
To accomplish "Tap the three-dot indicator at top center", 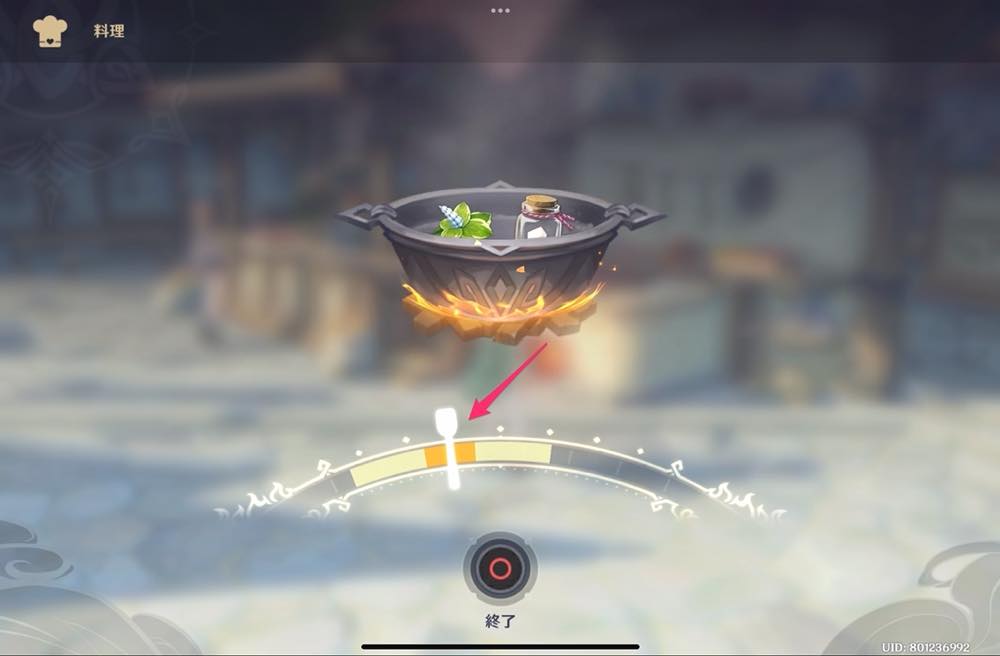I will point(500,10).
